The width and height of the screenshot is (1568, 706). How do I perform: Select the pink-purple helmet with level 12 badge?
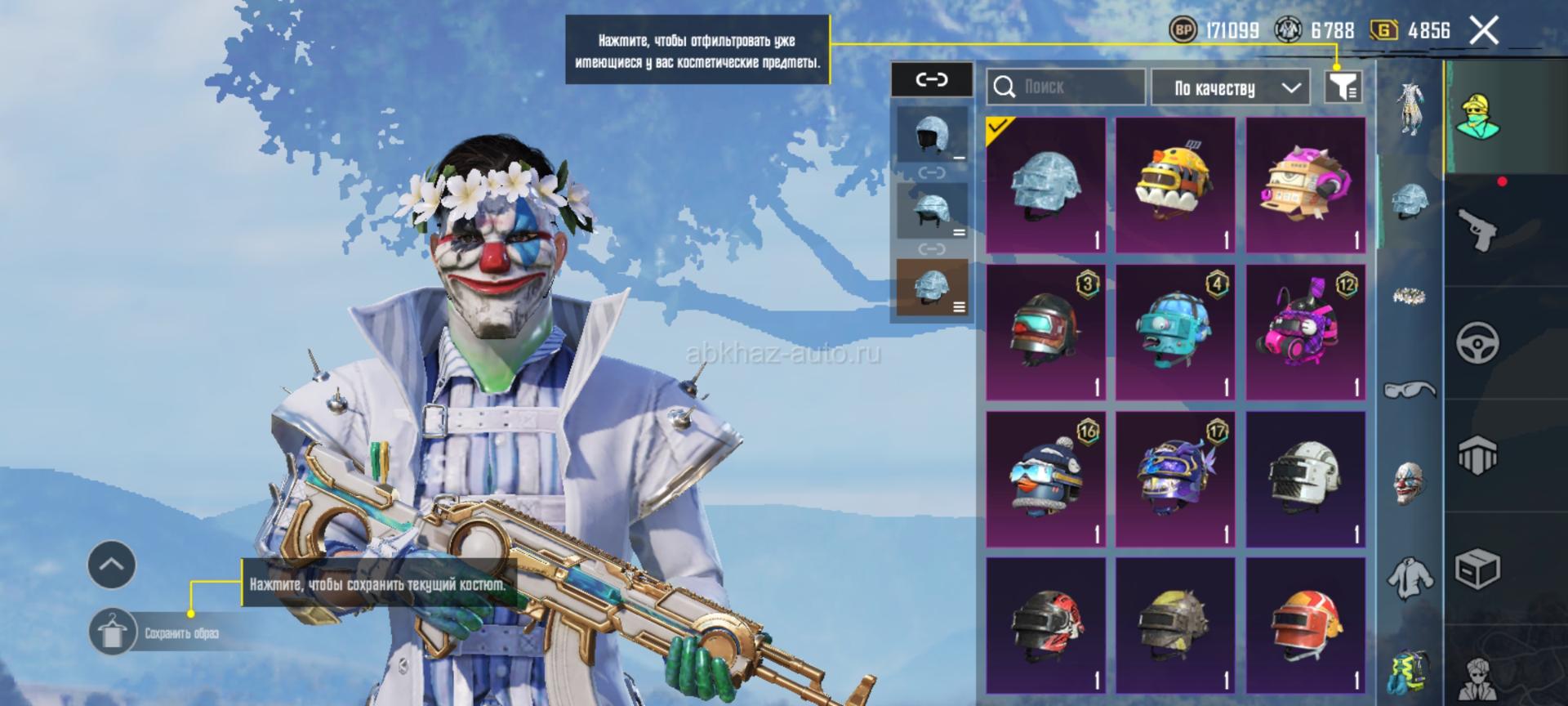(1305, 333)
